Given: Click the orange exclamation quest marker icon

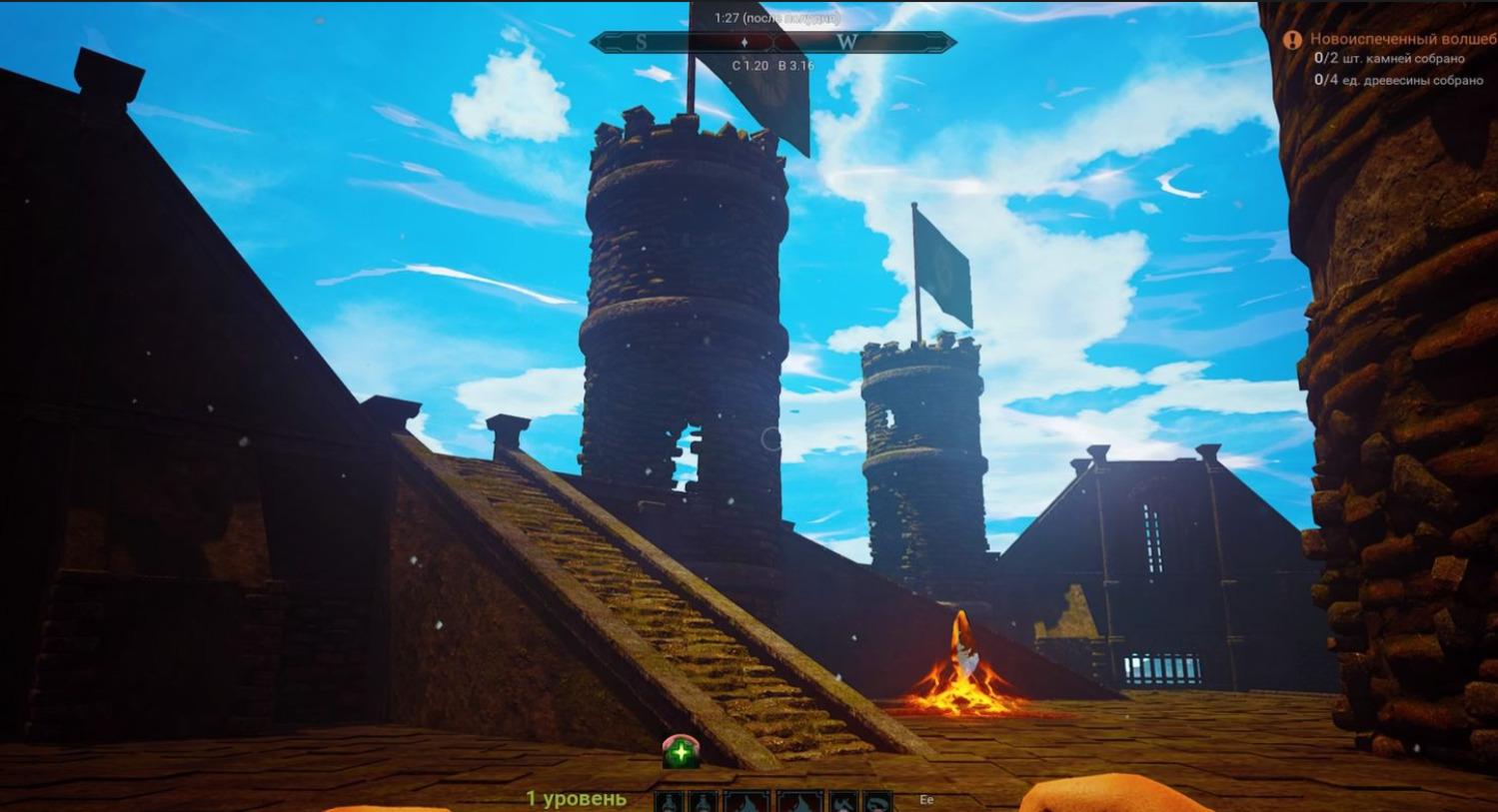Looking at the screenshot, I should (x=1292, y=40).
